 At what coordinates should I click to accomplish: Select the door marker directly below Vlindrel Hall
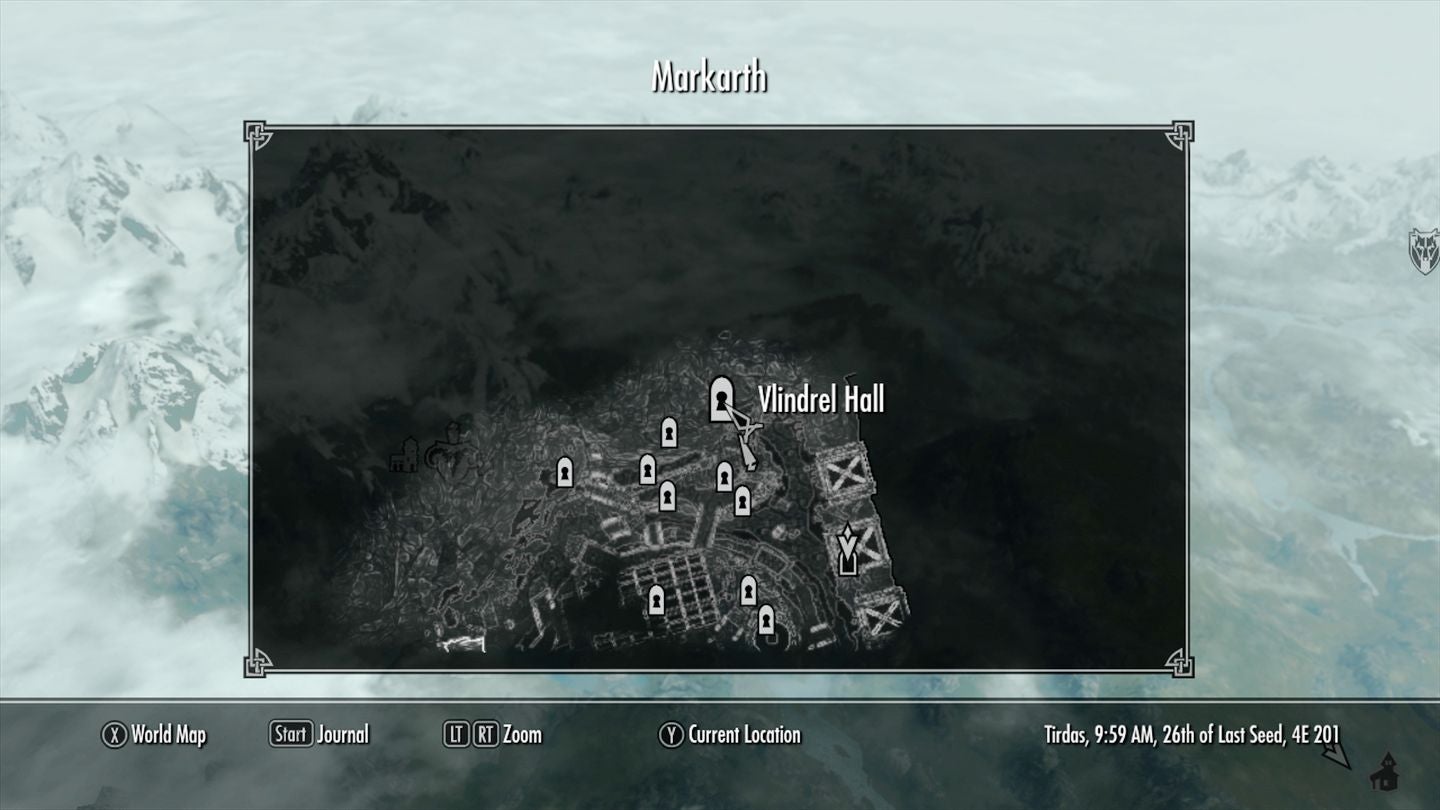[725, 475]
